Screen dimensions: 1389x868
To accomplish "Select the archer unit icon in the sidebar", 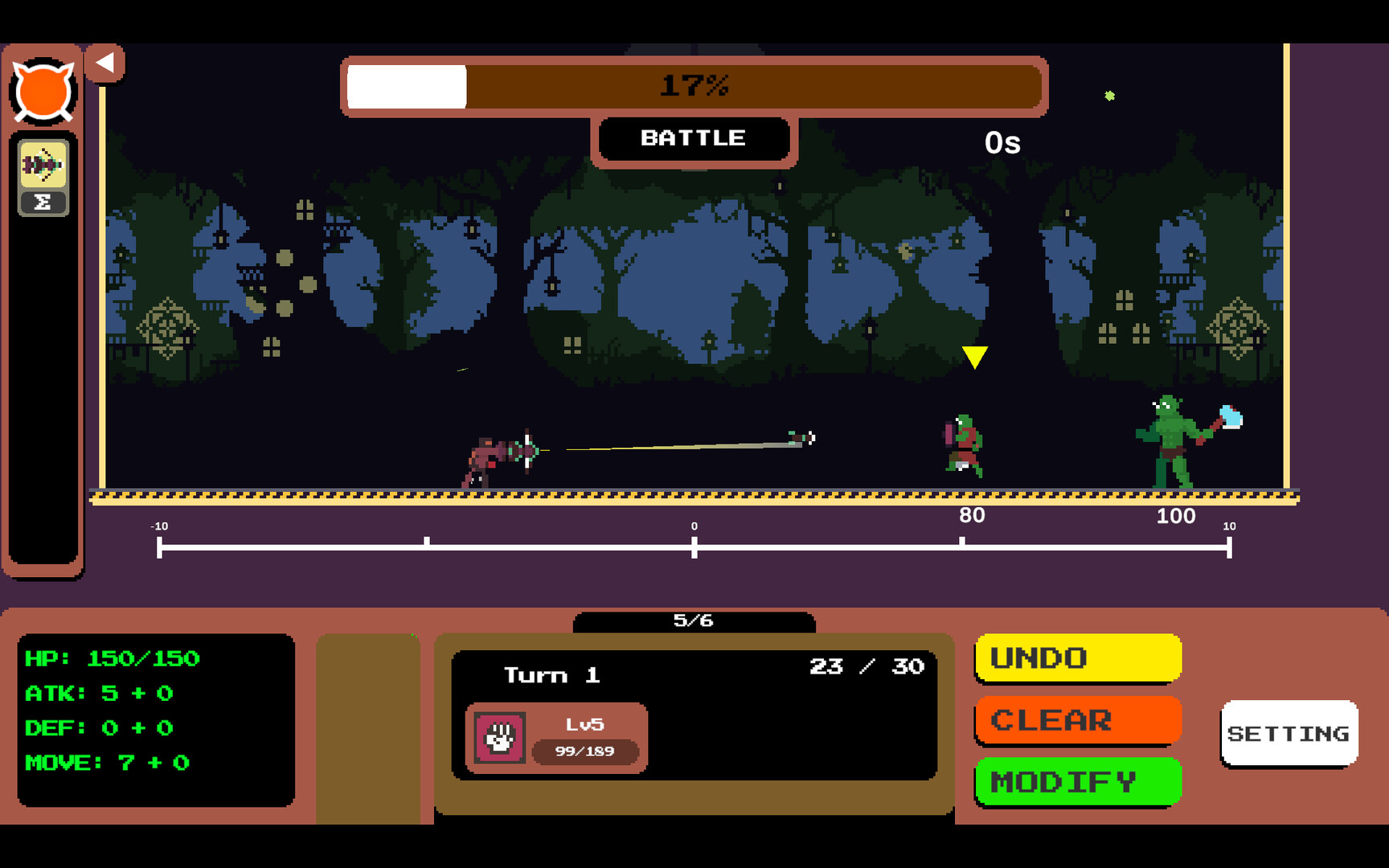I will 44,166.
